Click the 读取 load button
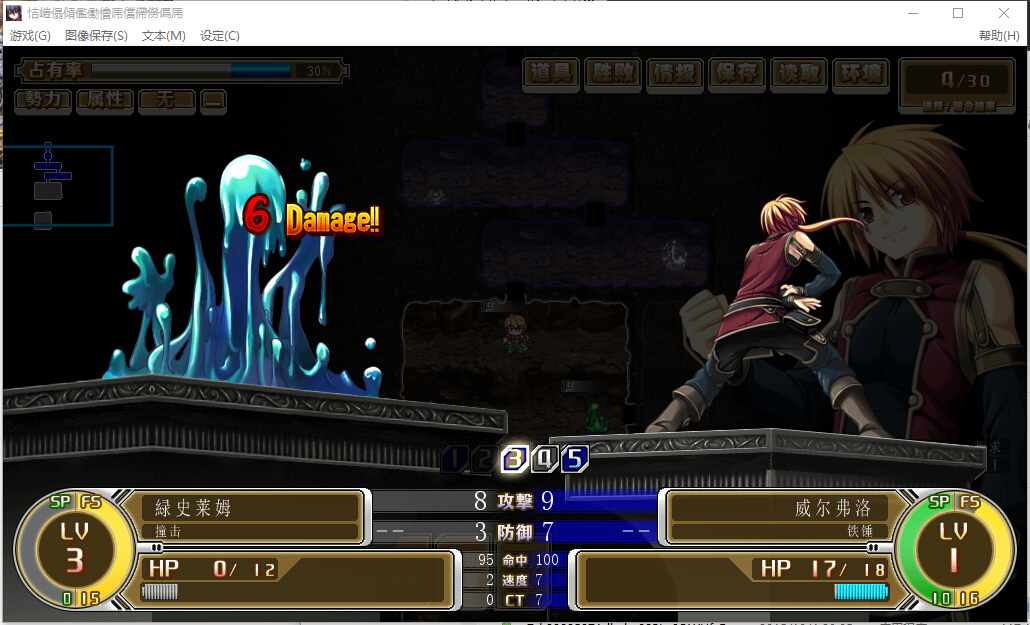Viewport: 1030px width, 625px height. pyautogui.click(x=799, y=73)
